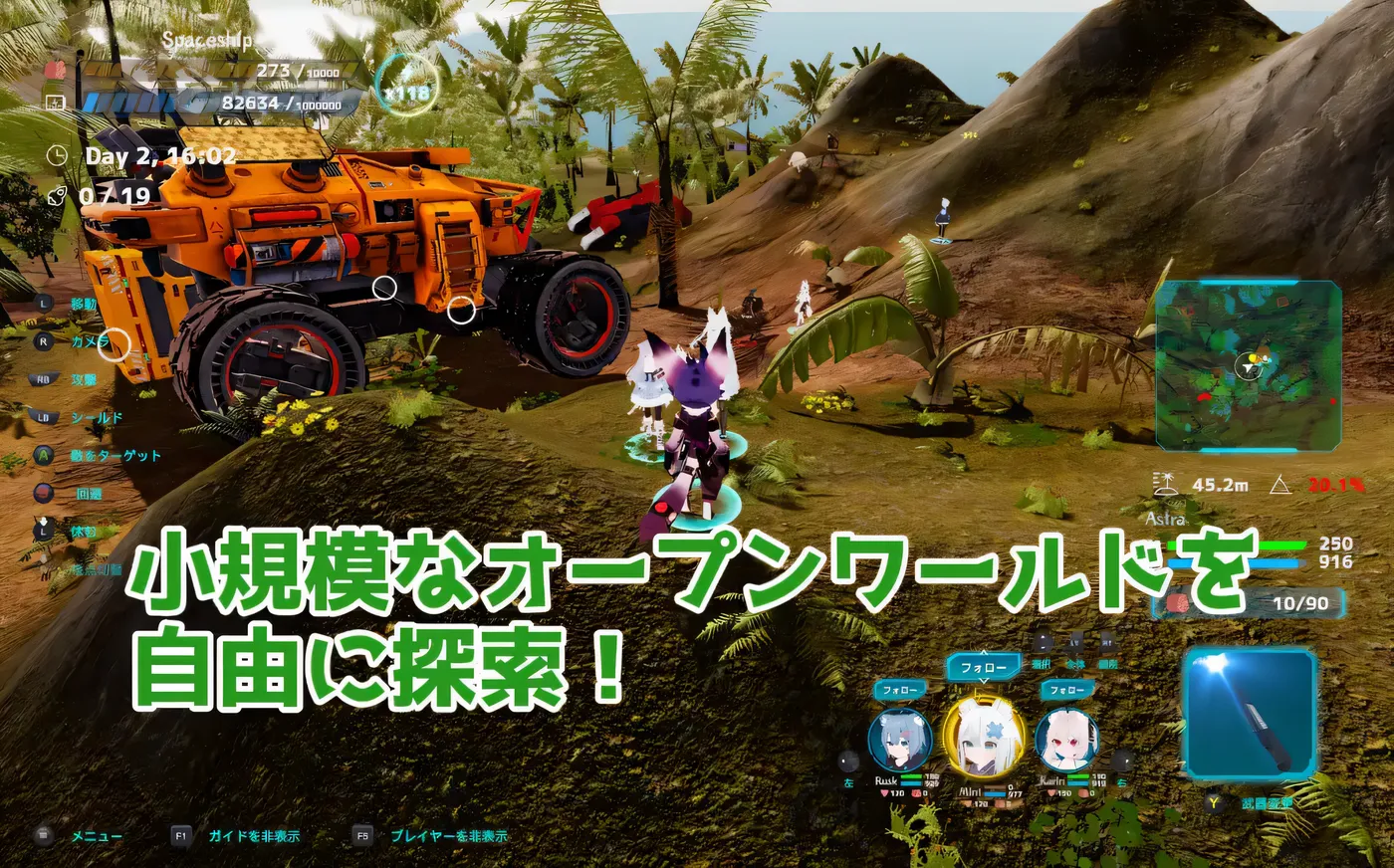The width and height of the screenshot is (1394, 868).
Task: Click the rocket icon beside the 0/19 counter
Action: (x=56, y=194)
